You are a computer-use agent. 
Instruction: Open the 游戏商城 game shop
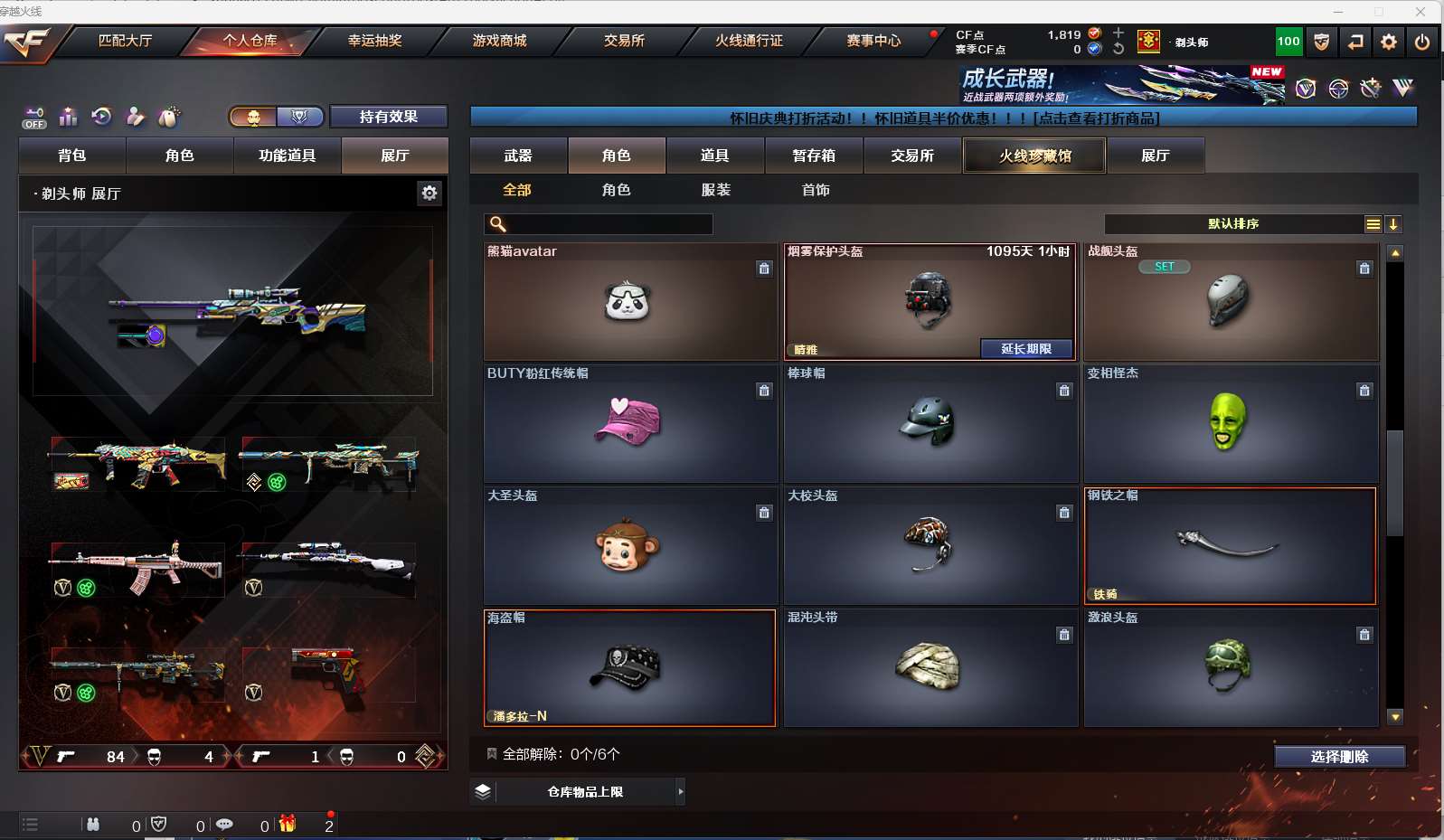499,41
